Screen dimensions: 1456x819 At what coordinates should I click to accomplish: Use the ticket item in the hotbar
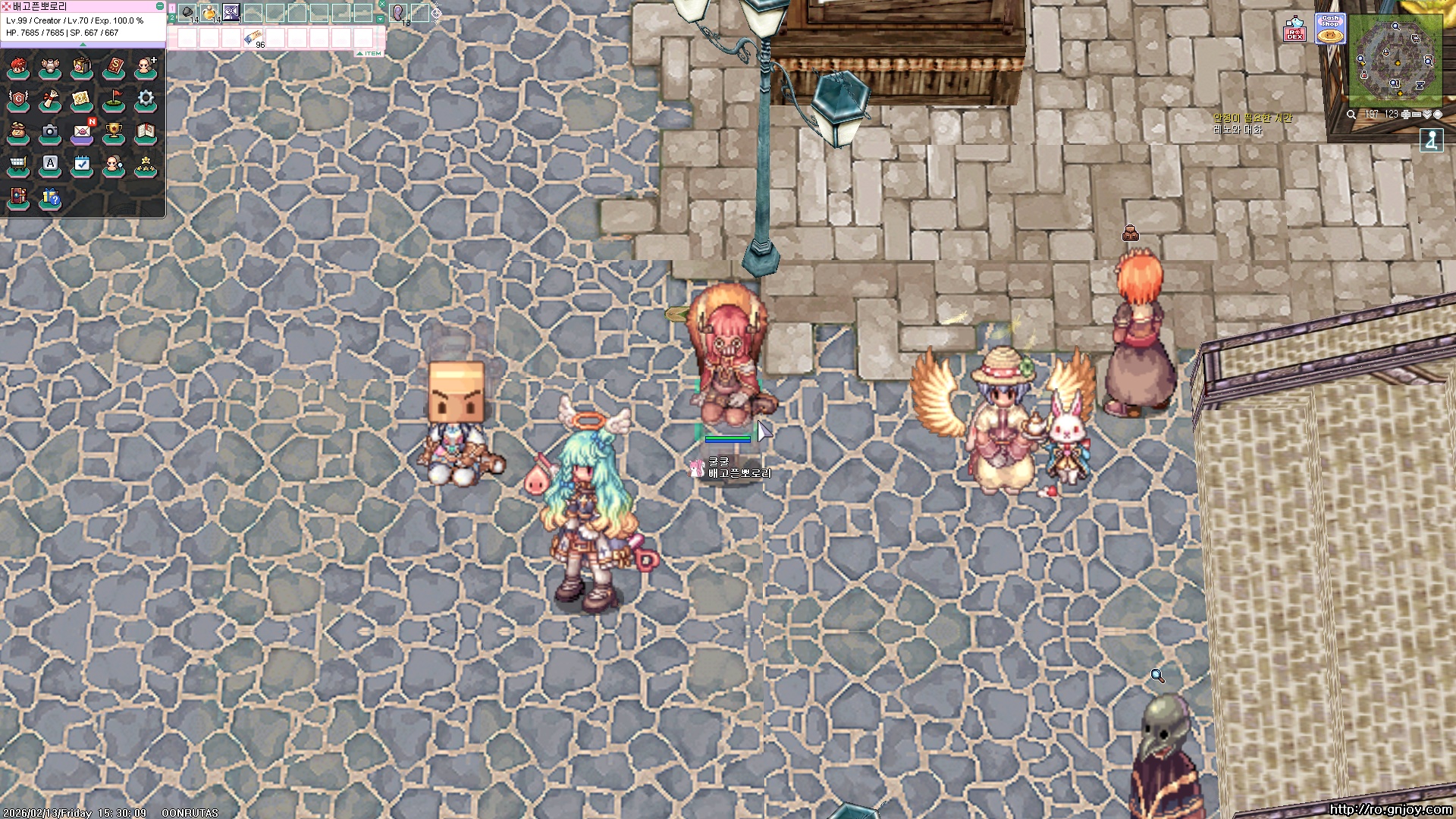pos(253,37)
